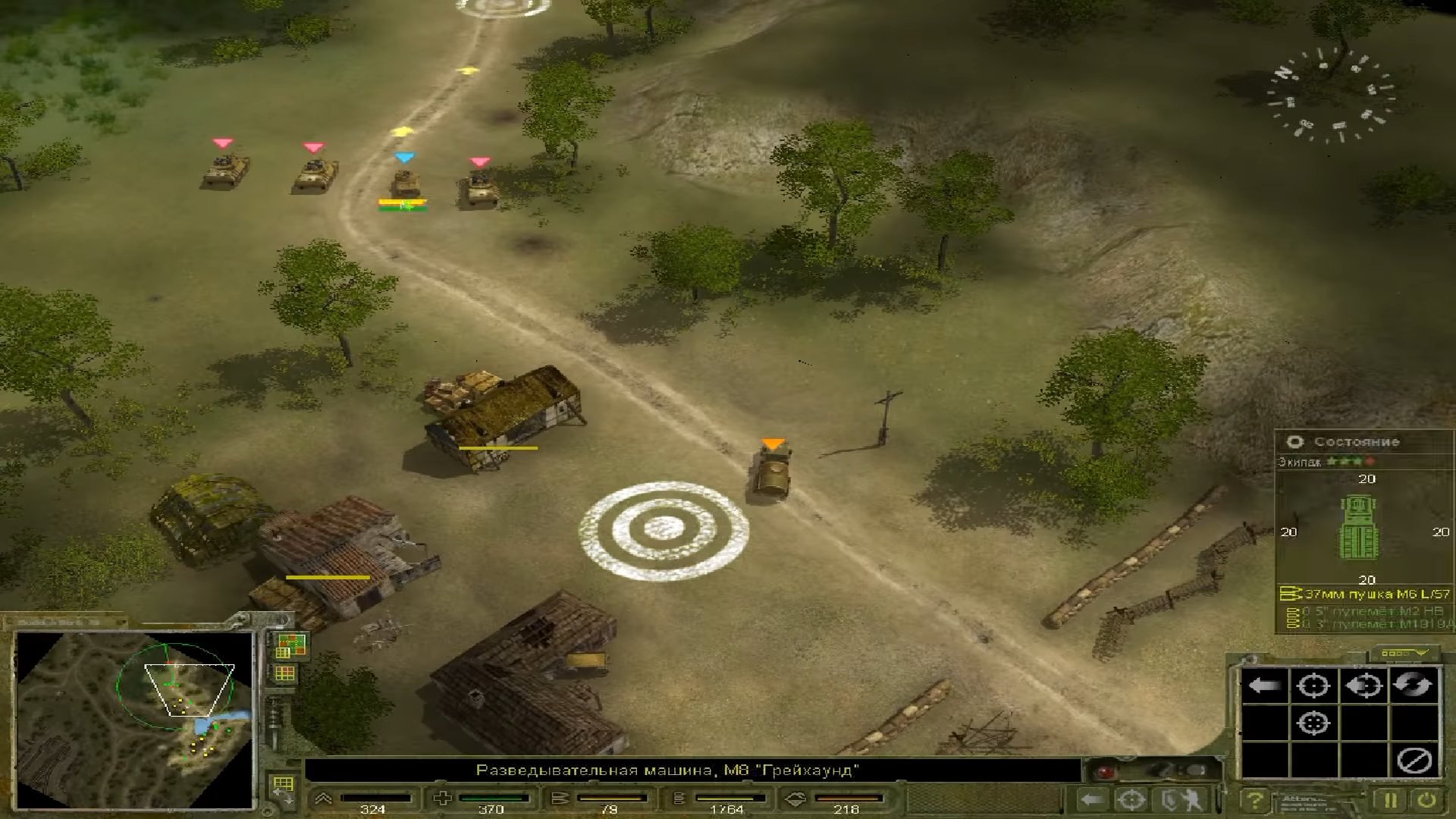Select the 37mm M6 L/57 cannon weapon
Viewport: 1456px width, 819px height.
[x=1367, y=594]
